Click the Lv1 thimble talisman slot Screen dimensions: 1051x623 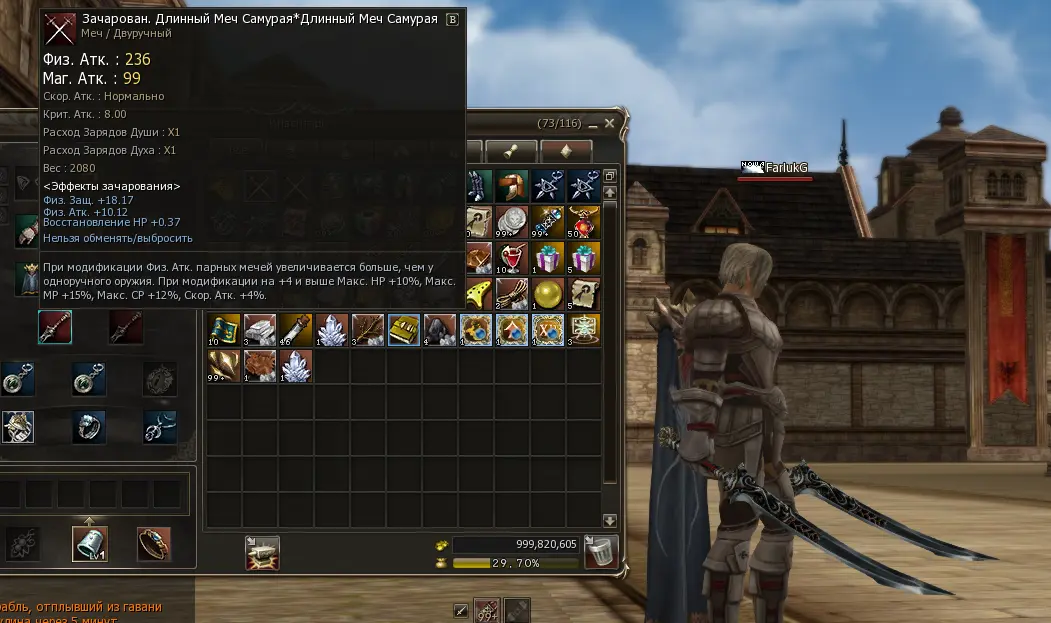[90, 544]
